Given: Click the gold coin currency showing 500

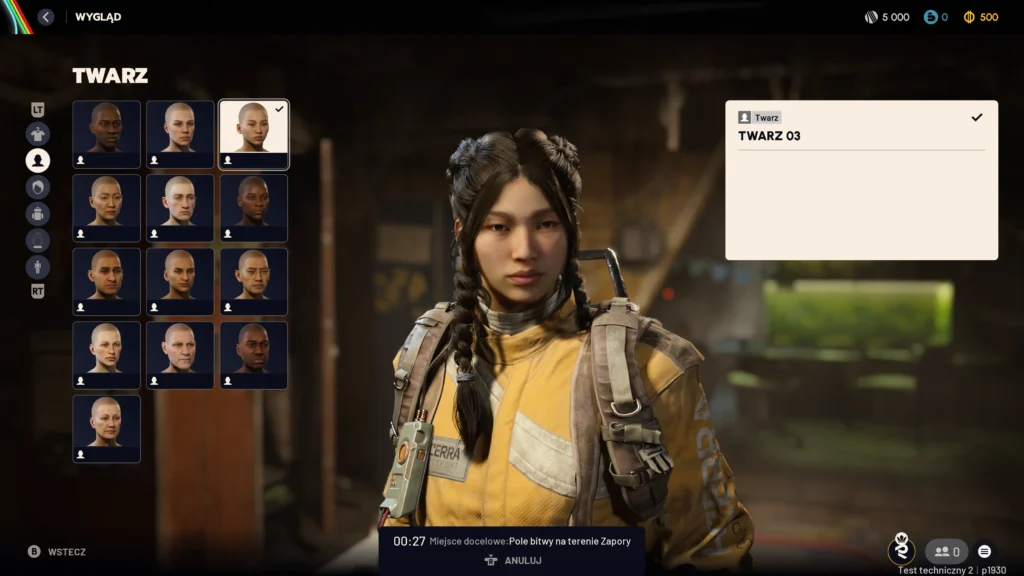Looking at the screenshot, I should coord(980,17).
